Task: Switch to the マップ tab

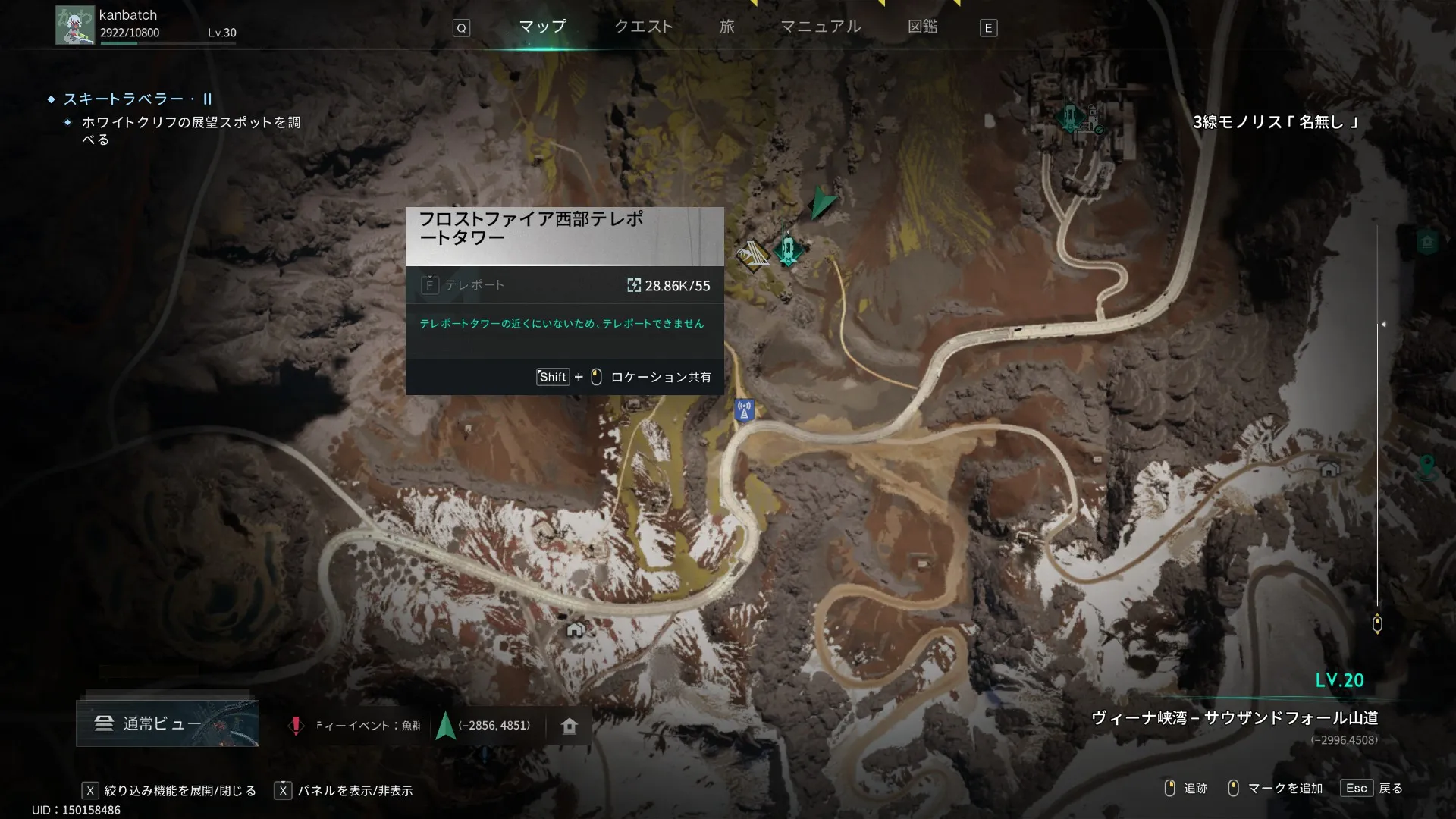Action: 542,27
